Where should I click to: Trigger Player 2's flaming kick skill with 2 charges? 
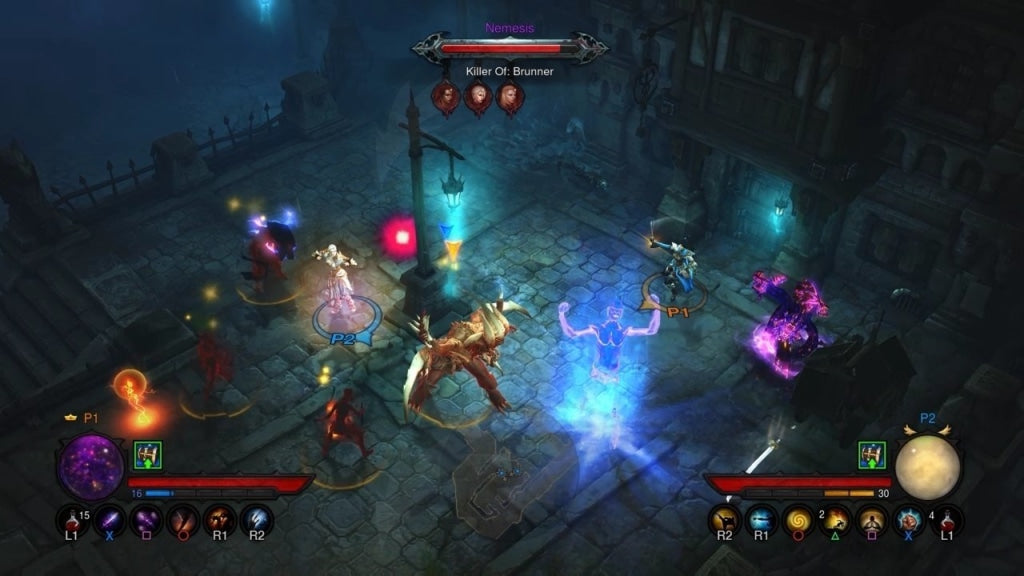(836, 520)
